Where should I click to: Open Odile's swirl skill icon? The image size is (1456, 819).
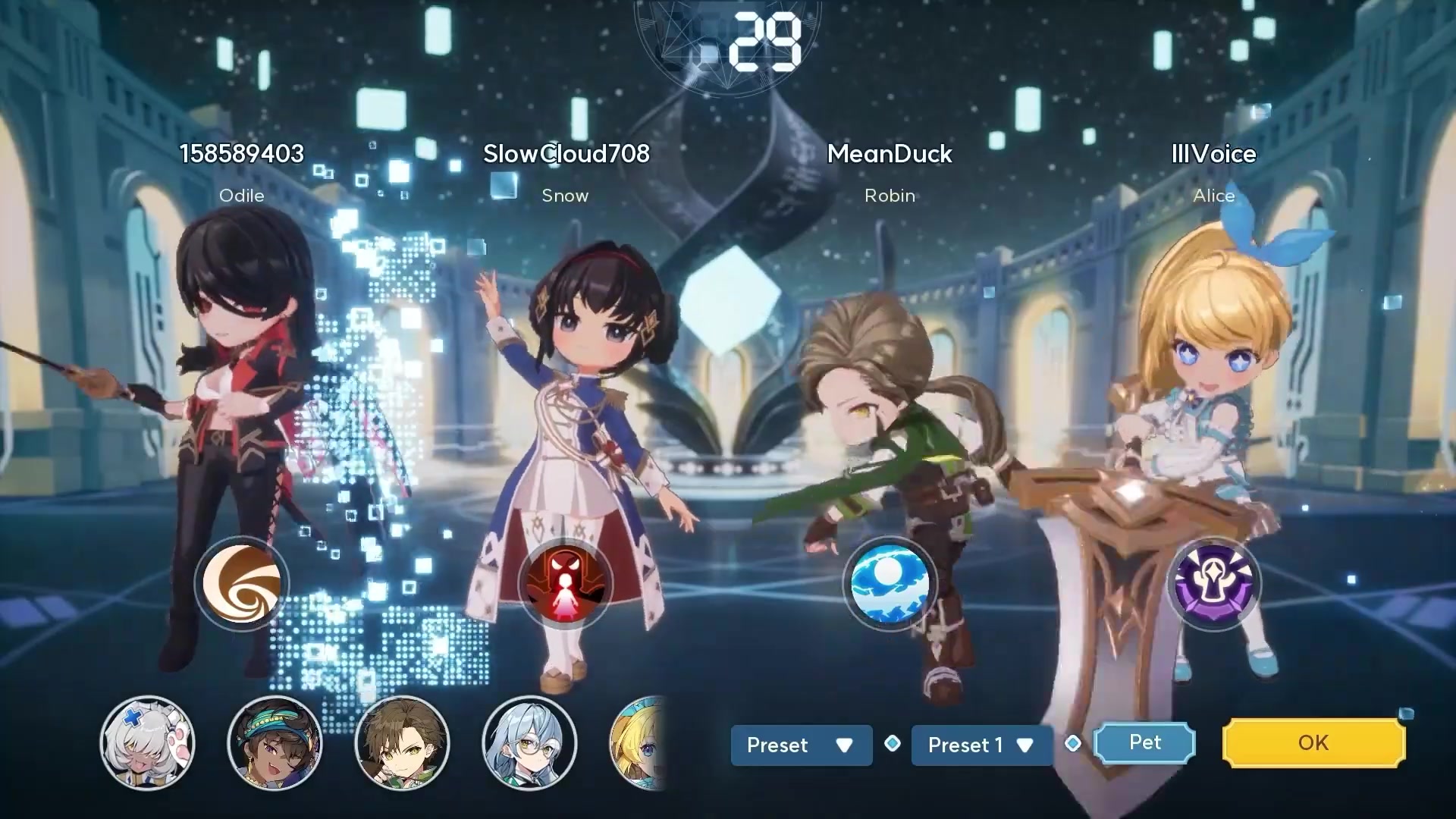[x=242, y=584]
